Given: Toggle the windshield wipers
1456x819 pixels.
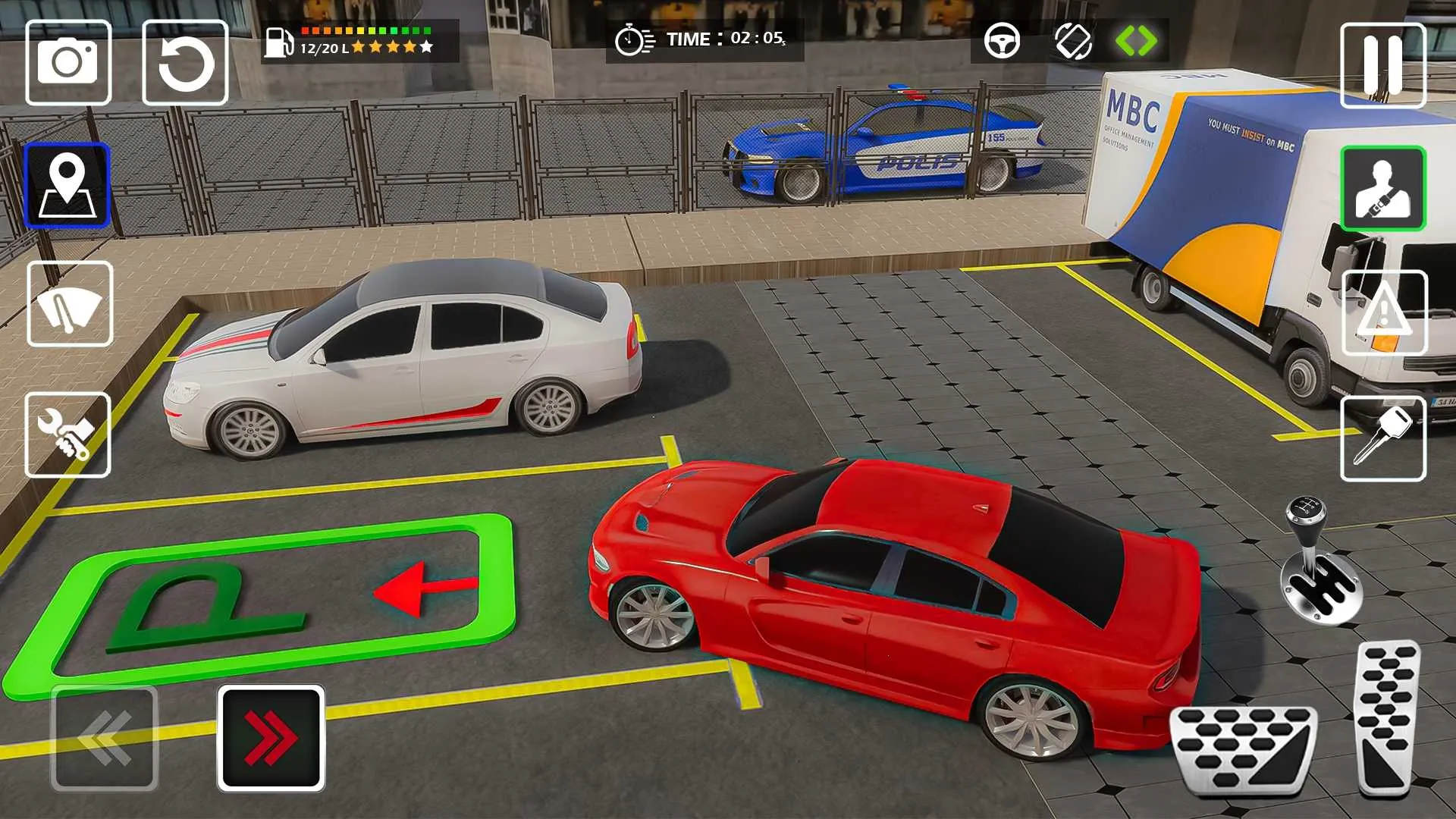Looking at the screenshot, I should coord(70,304).
